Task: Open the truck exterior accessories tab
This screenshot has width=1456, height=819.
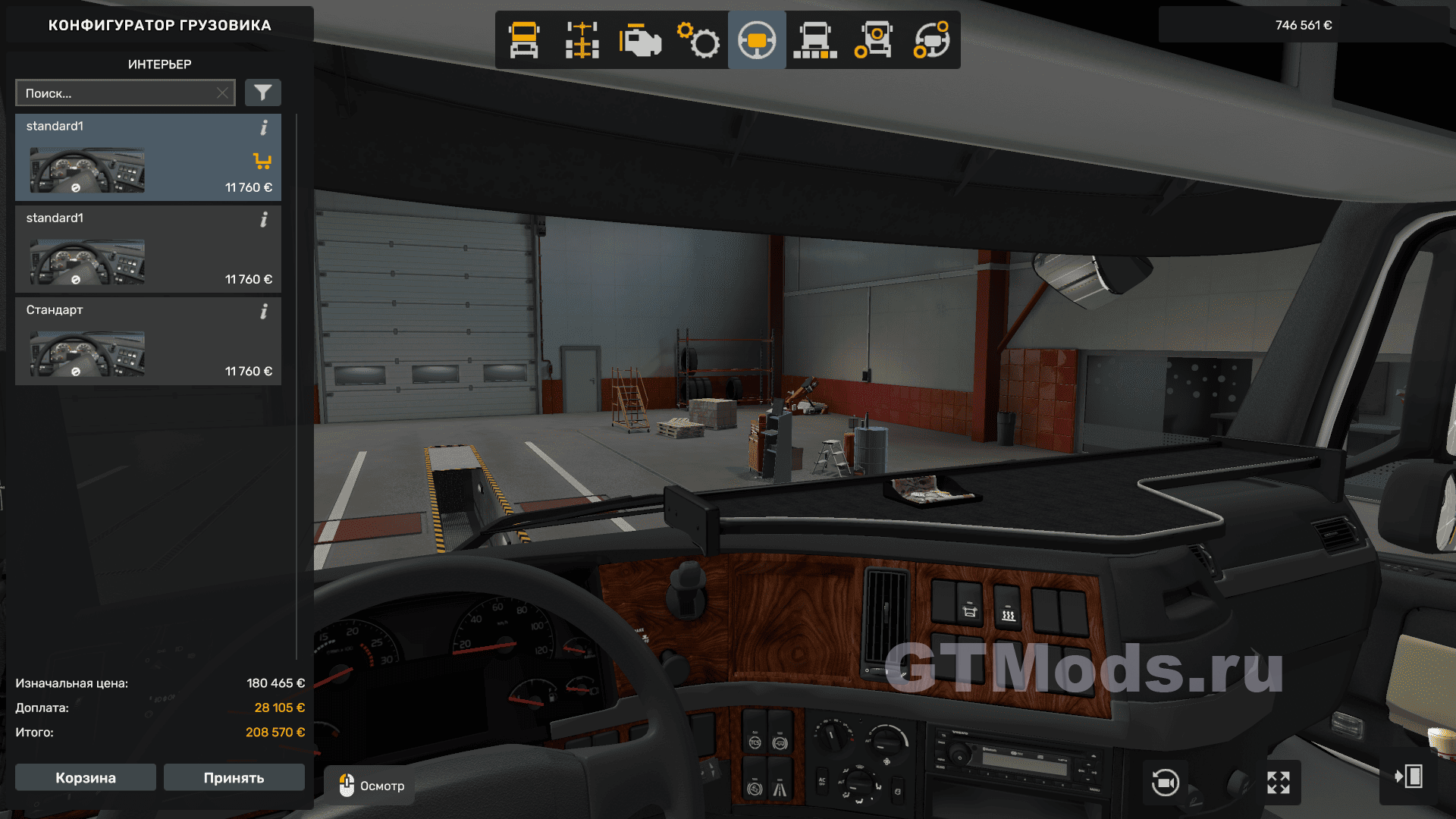Action: click(873, 40)
